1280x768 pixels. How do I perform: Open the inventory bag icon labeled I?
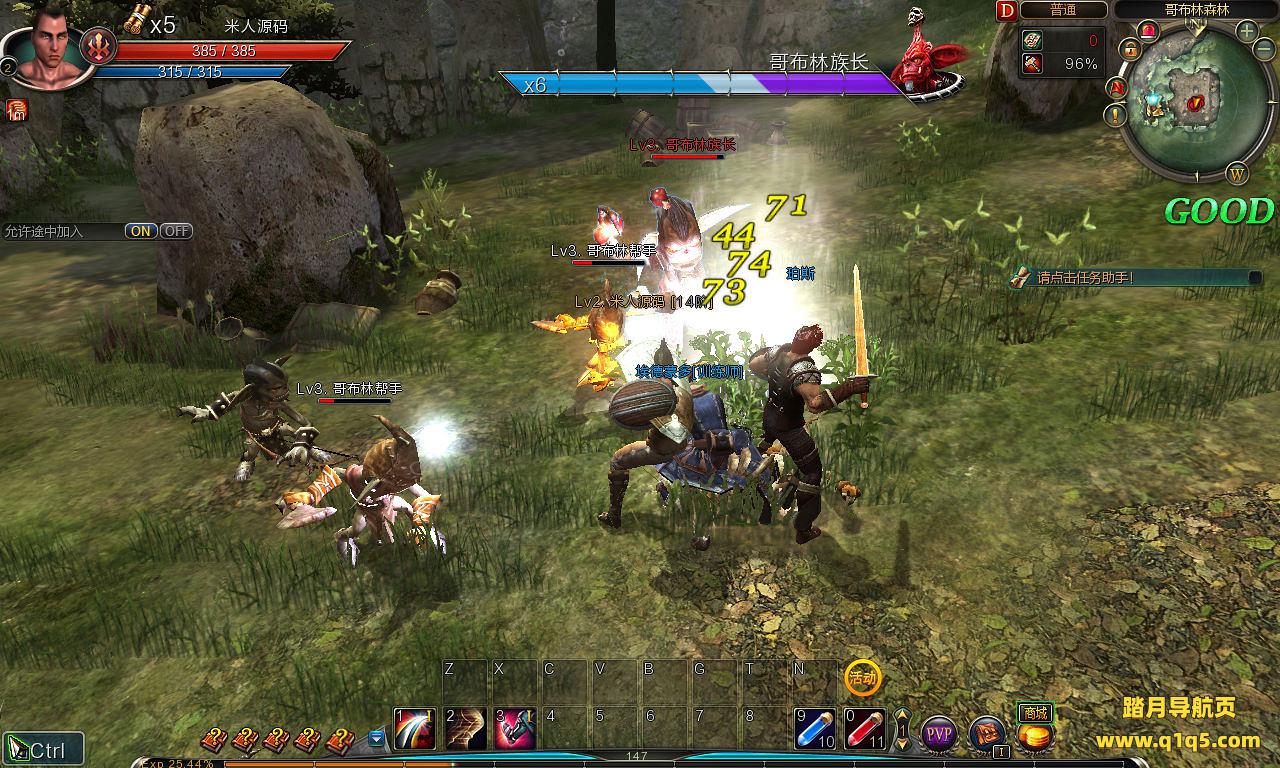(987, 734)
